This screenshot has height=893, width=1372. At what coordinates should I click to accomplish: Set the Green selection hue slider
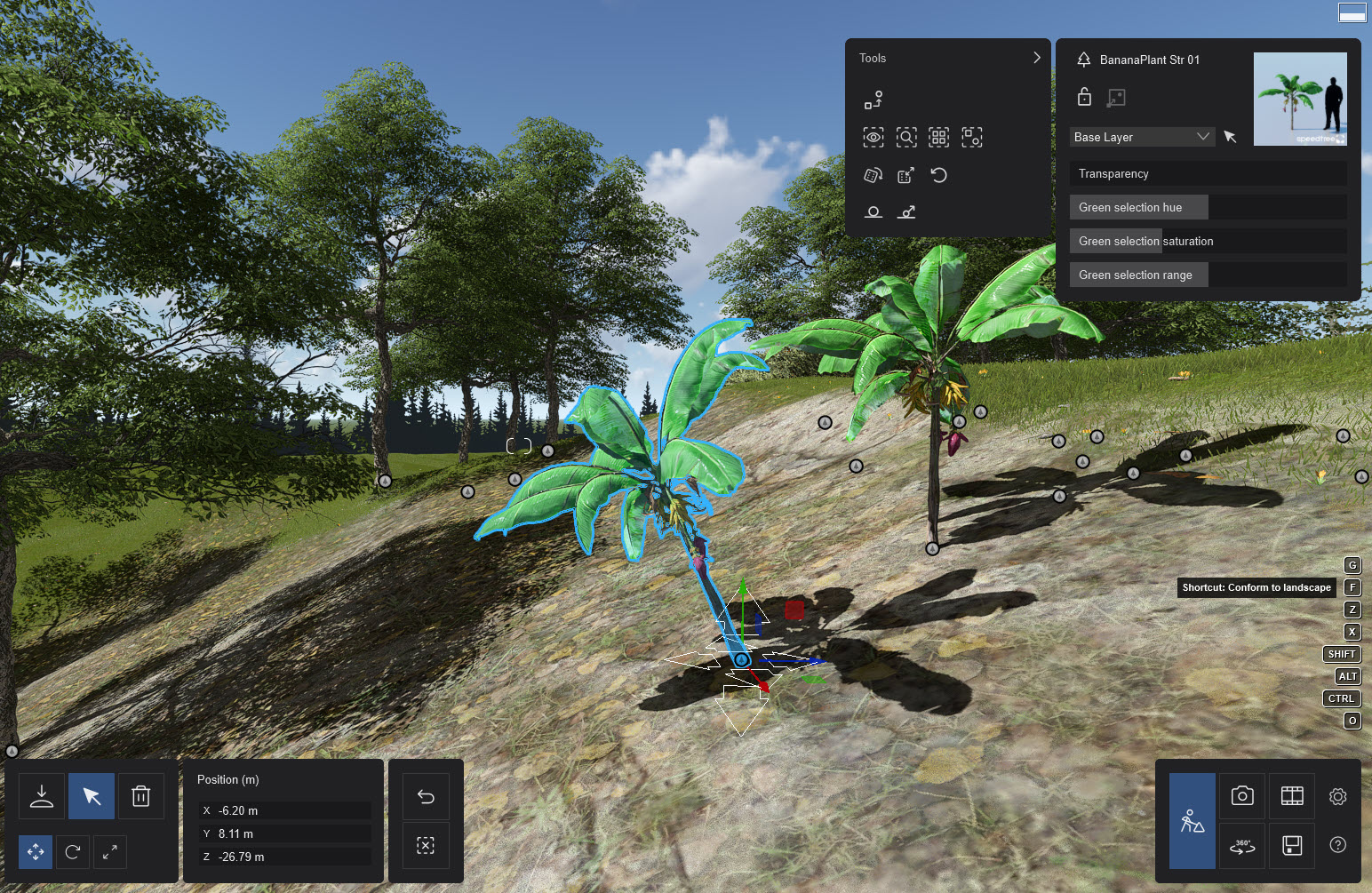(x=1208, y=208)
